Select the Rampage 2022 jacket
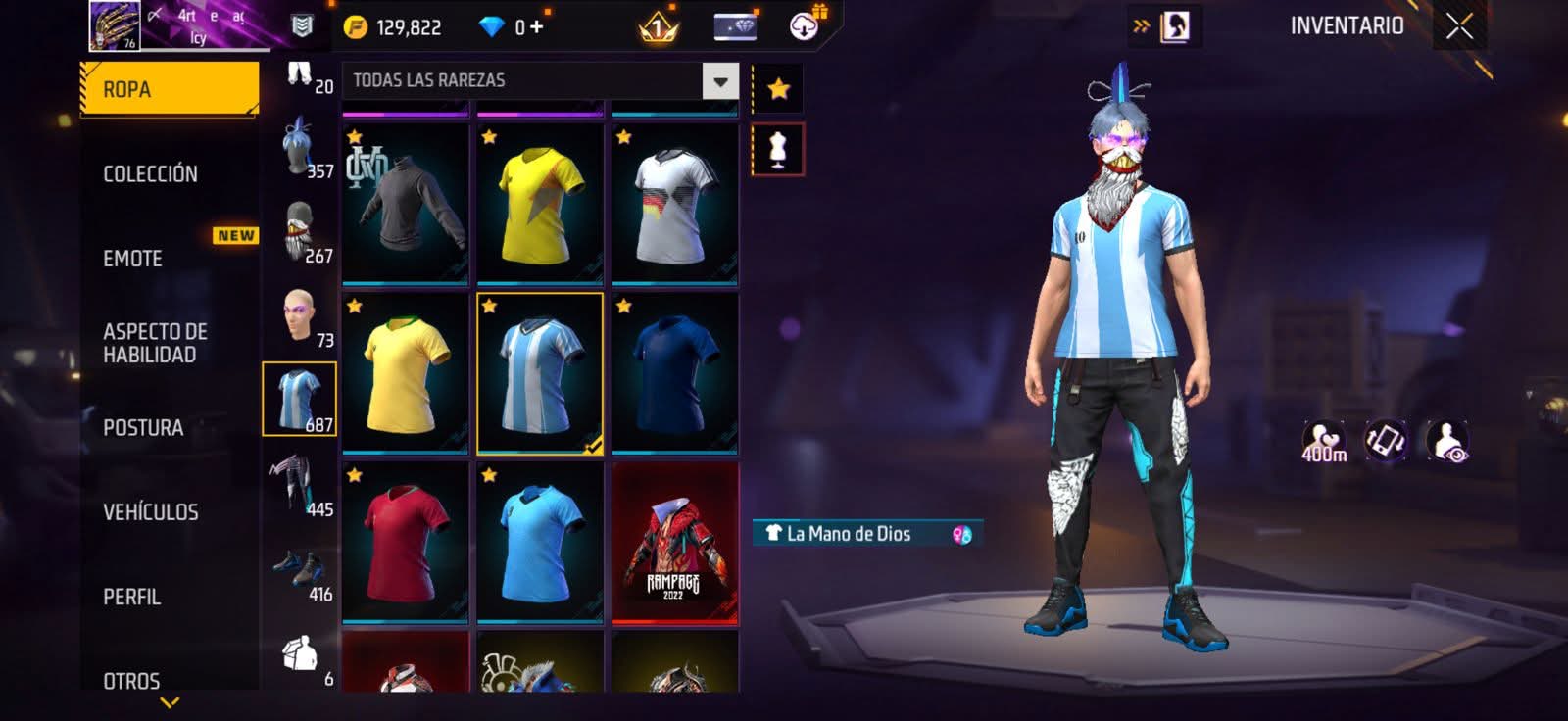The image size is (1568, 721). pyautogui.click(x=674, y=544)
